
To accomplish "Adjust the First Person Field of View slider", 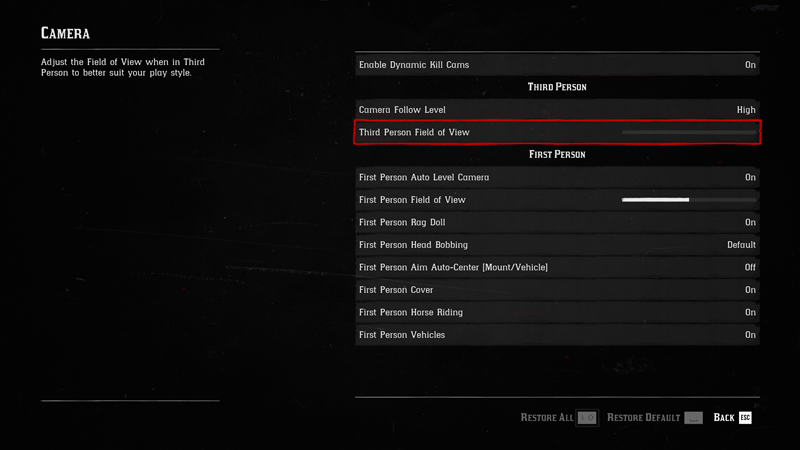I will click(688, 200).
